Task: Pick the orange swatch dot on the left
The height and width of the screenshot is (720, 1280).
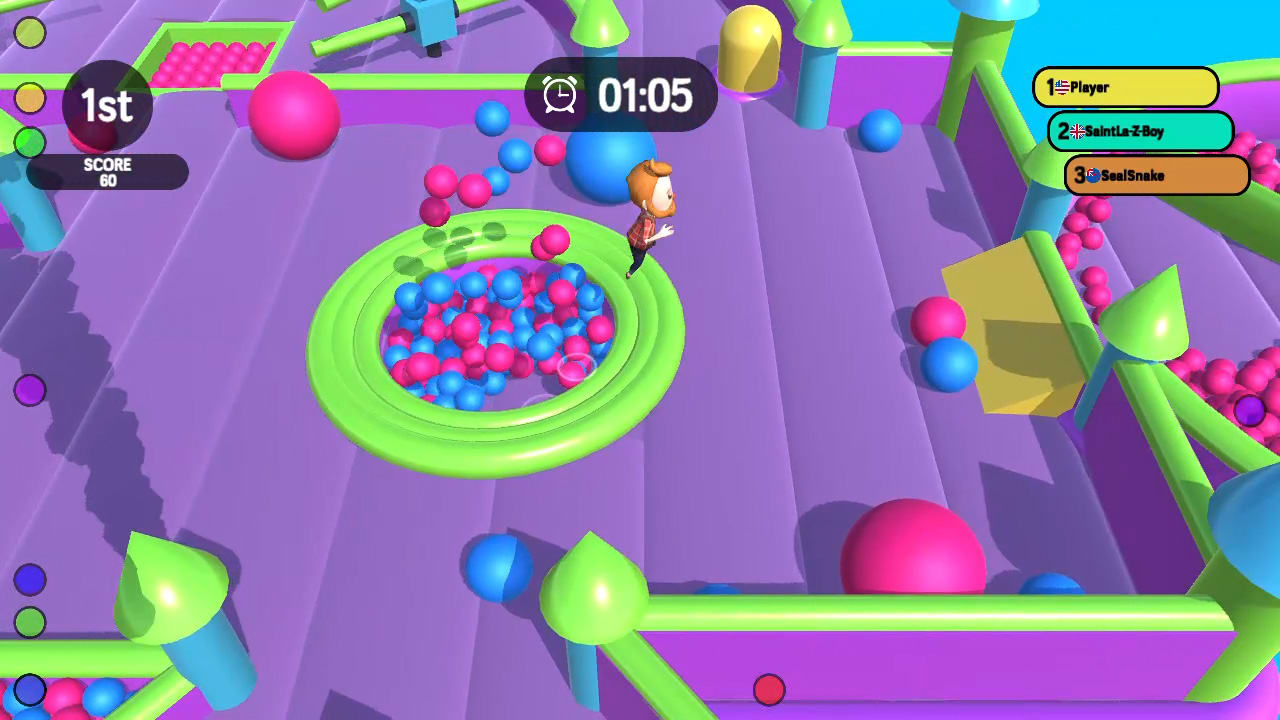Action: (x=29, y=97)
